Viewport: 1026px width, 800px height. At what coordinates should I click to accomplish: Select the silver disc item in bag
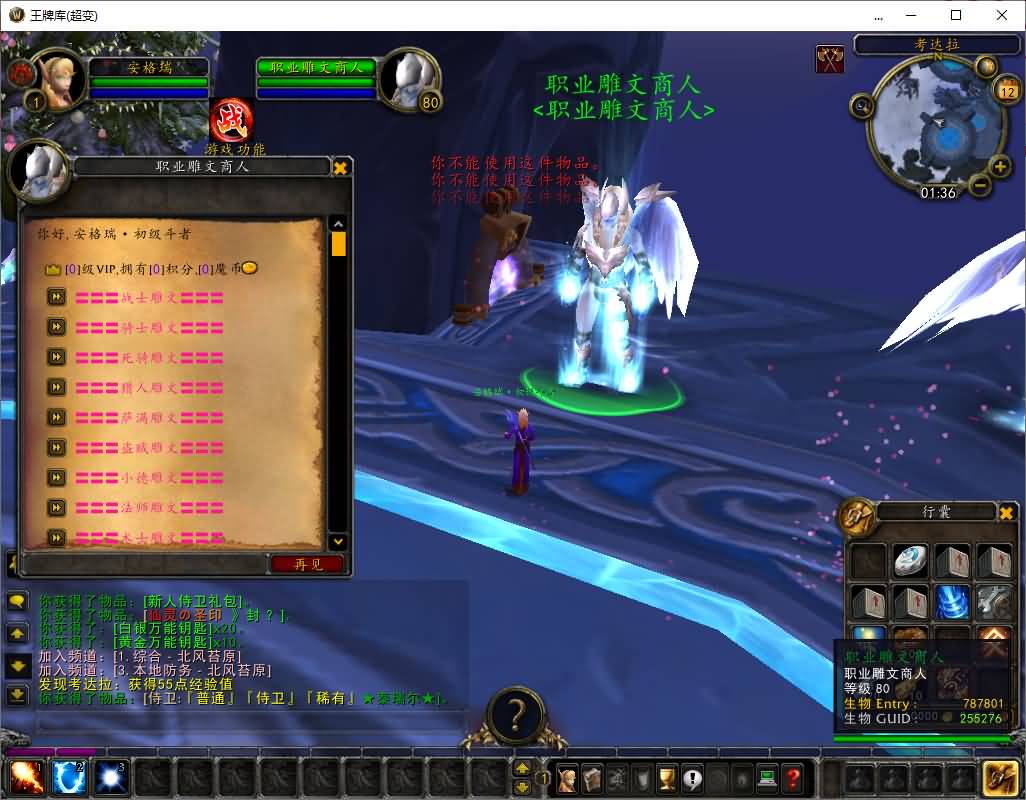(x=910, y=562)
